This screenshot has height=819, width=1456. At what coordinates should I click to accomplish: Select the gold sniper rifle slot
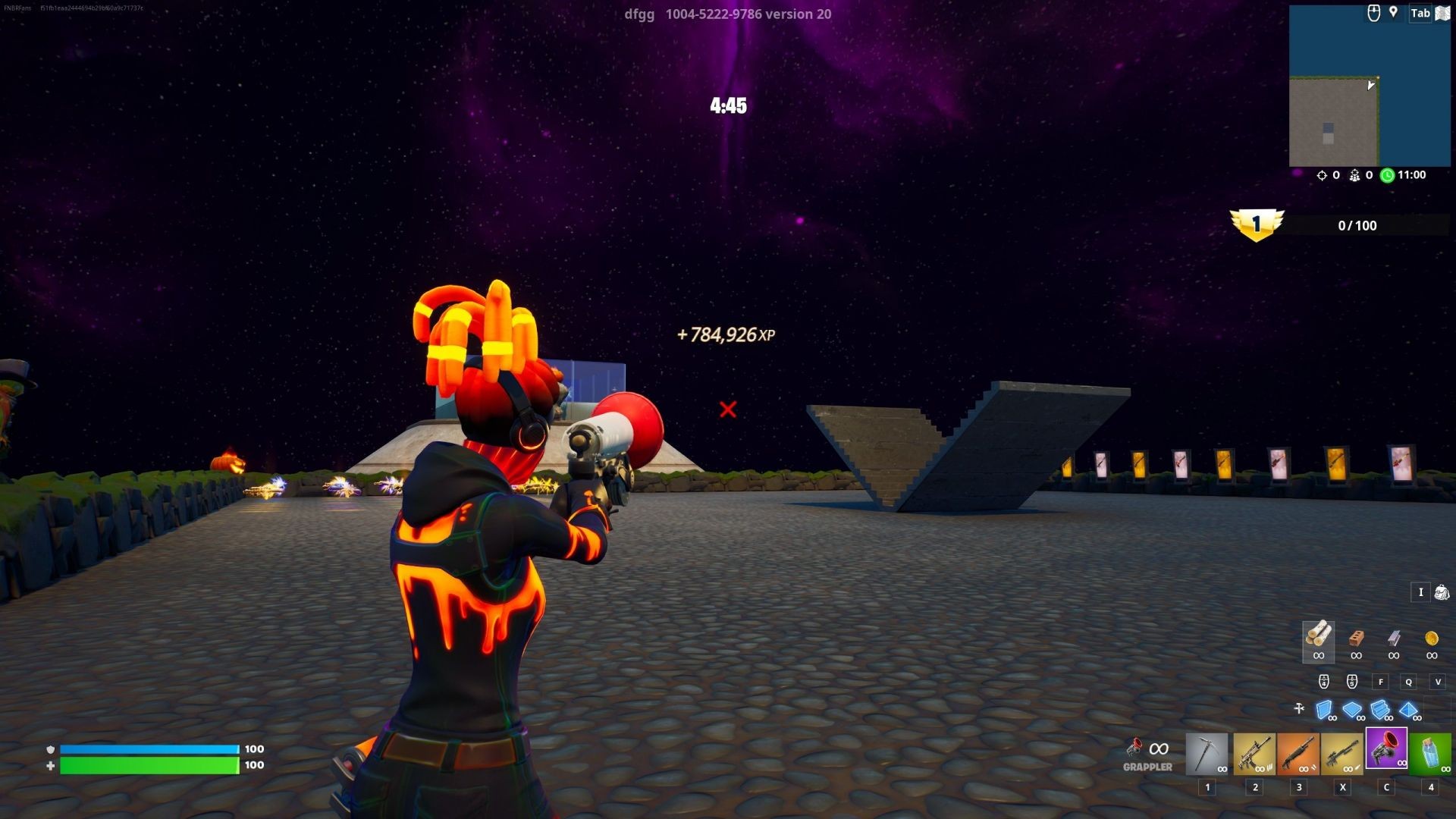tap(1342, 752)
